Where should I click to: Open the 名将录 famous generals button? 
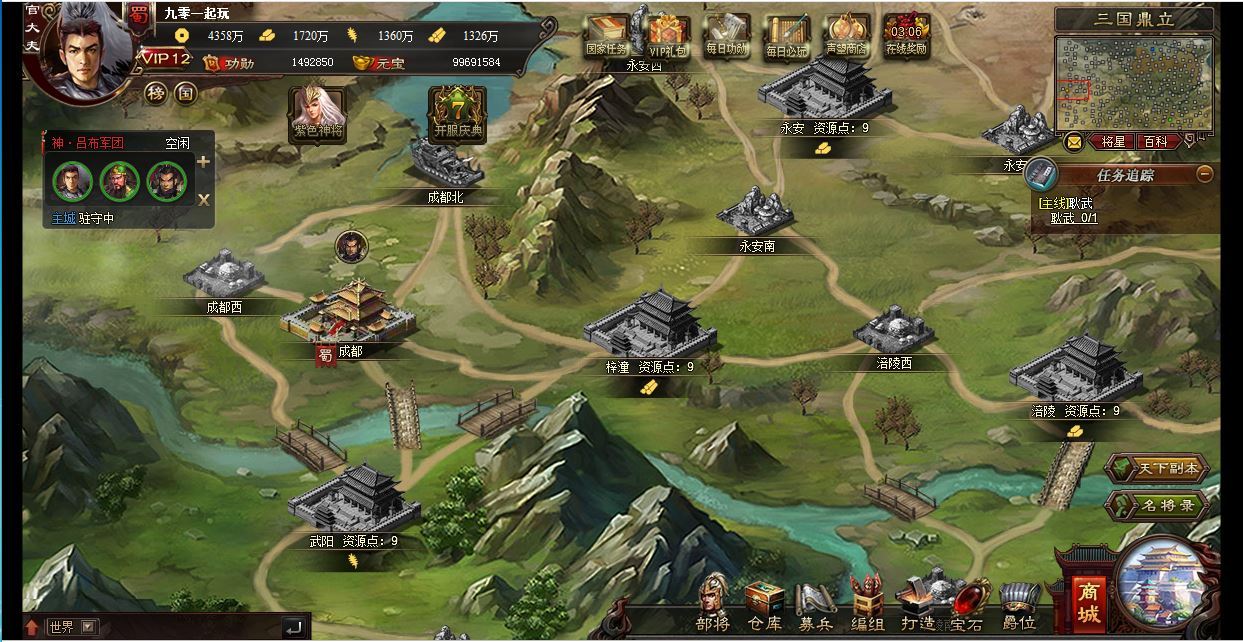pos(1157,505)
